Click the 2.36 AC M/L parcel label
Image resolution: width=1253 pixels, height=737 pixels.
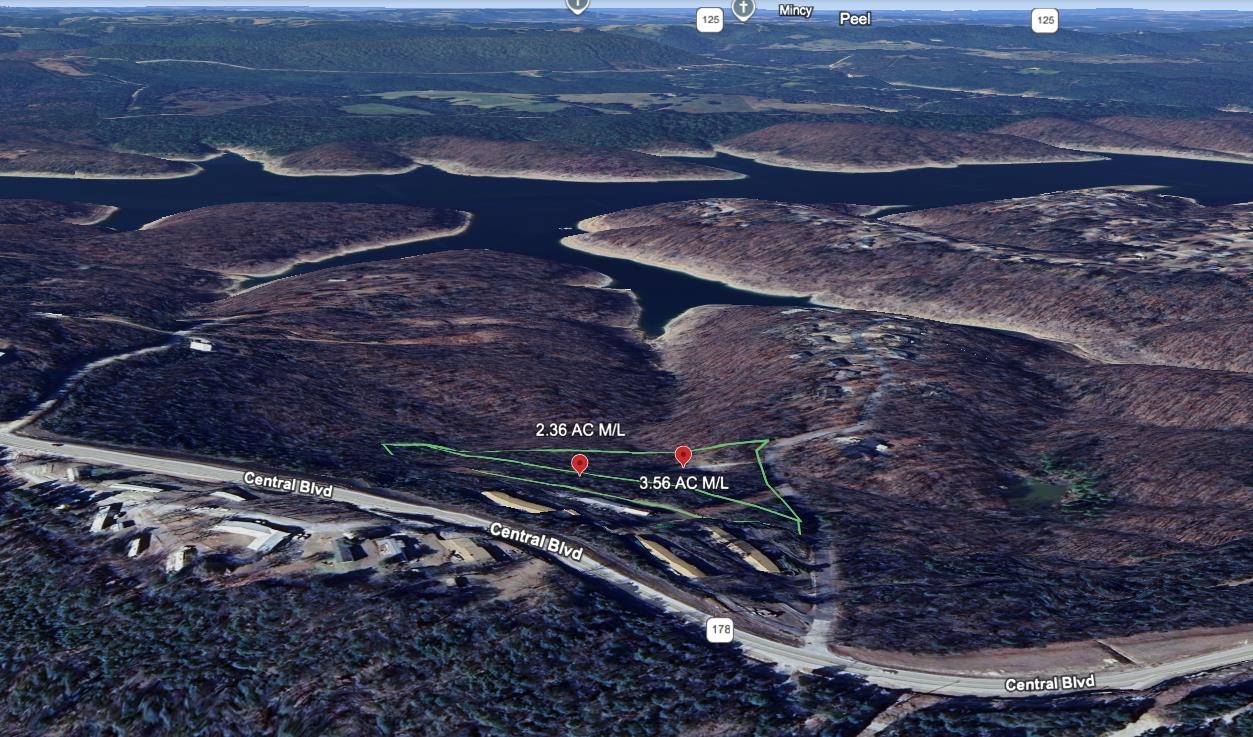580,430
